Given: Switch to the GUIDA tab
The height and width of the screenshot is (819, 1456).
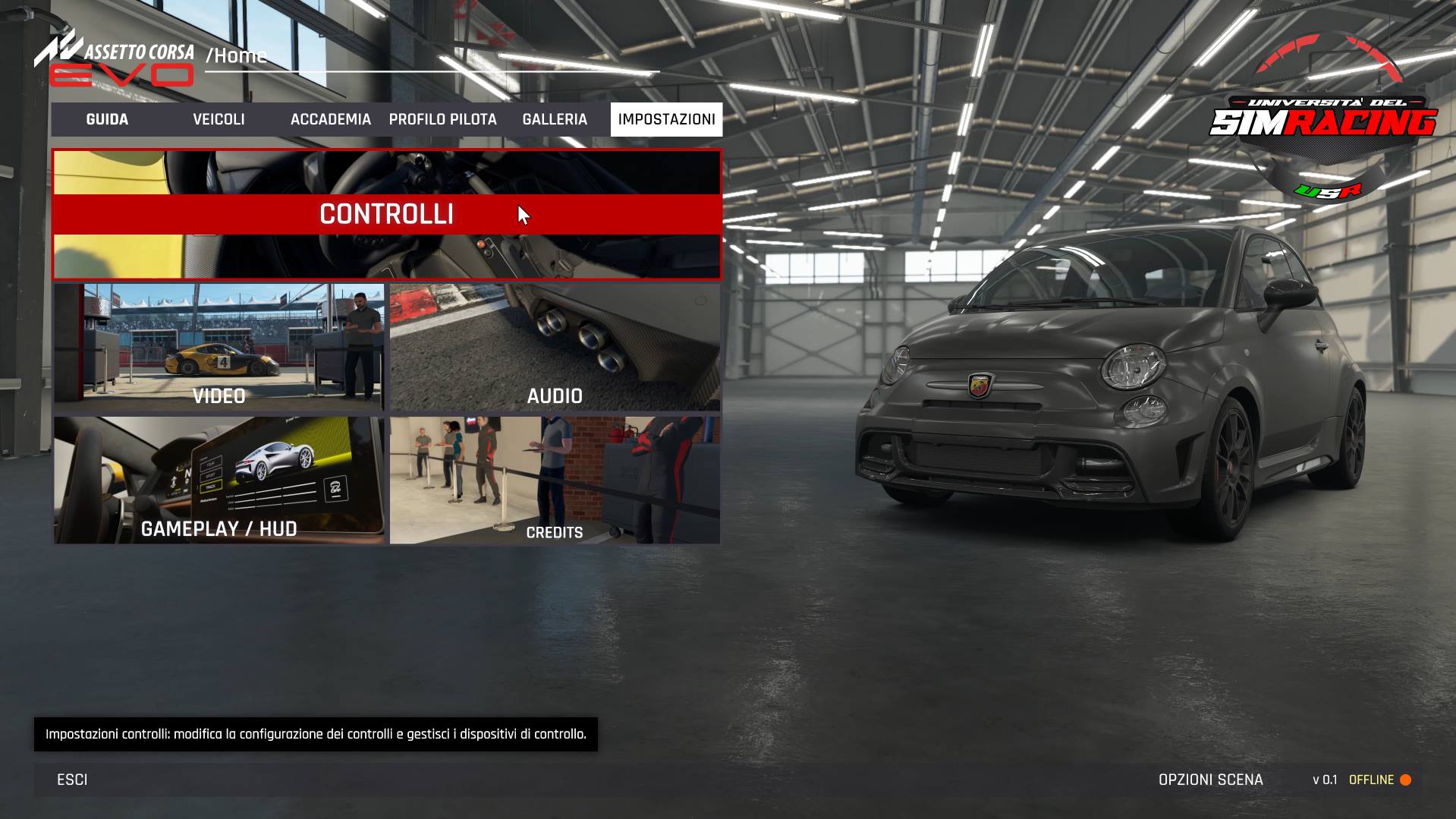Looking at the screenshot, I should (x=107, y=119).
